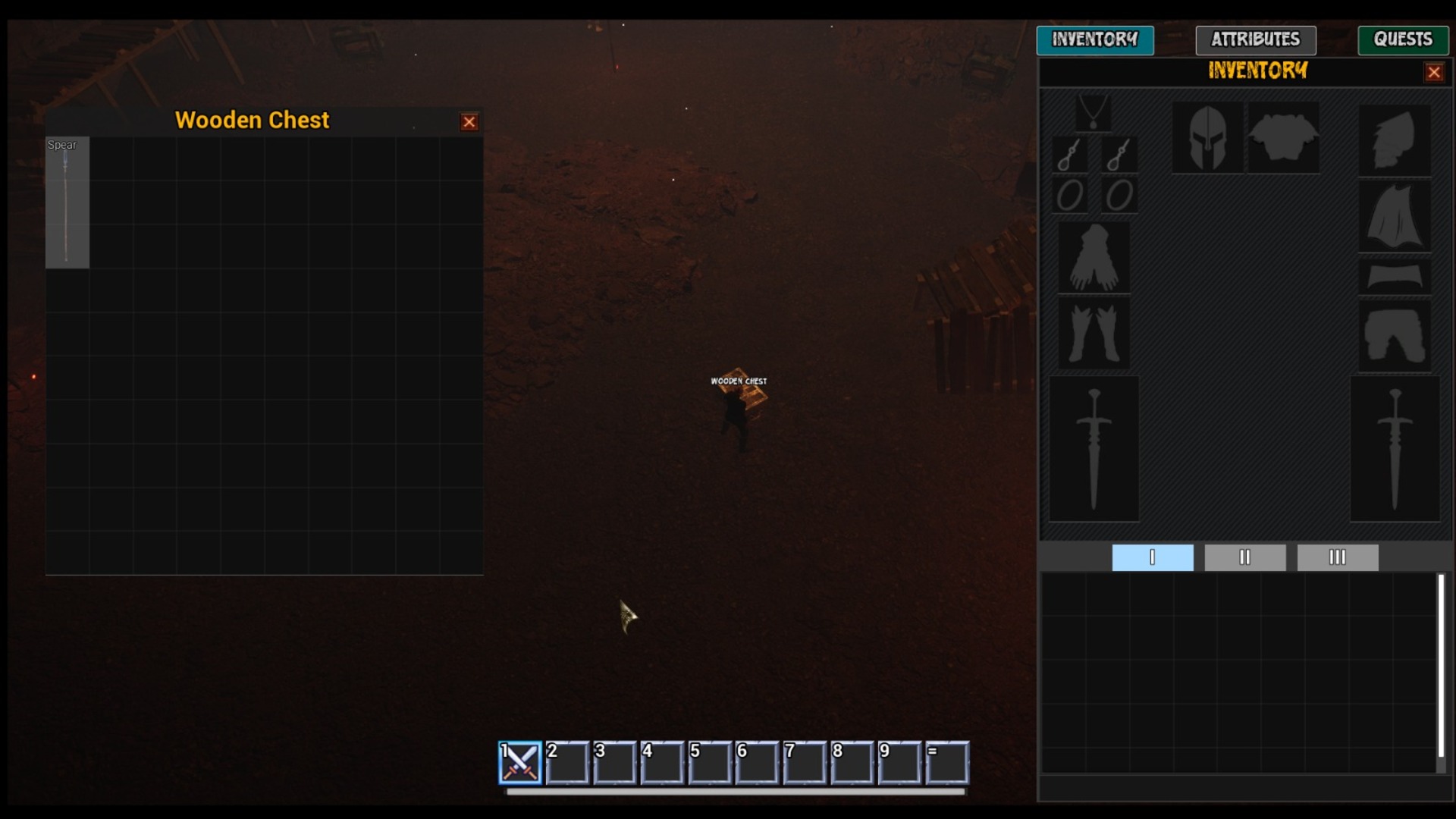Select the chest armor equipment slot
Screen dimensions: 1456x819
pos(1283,138)
